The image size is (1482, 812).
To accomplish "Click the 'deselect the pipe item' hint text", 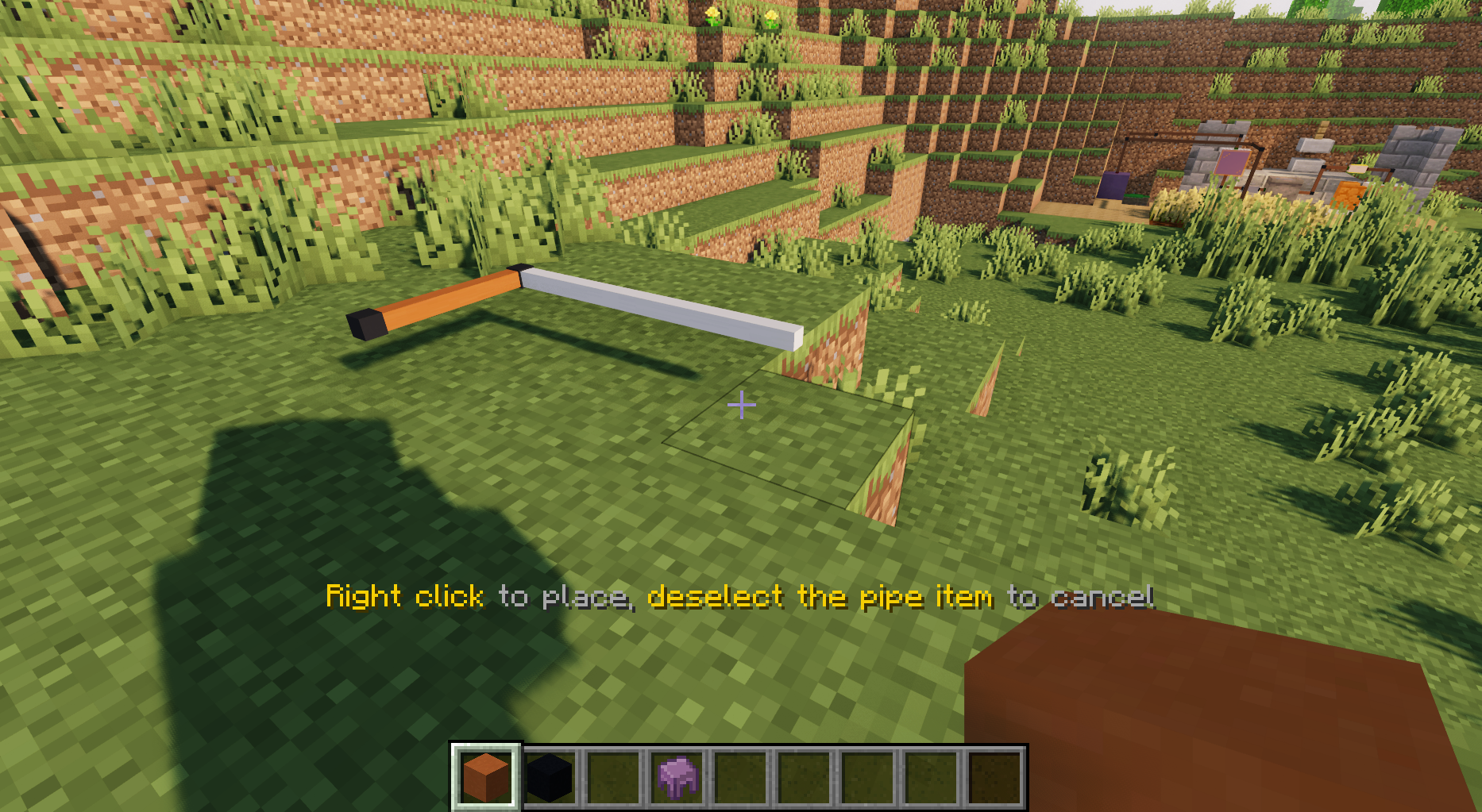I will (x=822, y=596).
